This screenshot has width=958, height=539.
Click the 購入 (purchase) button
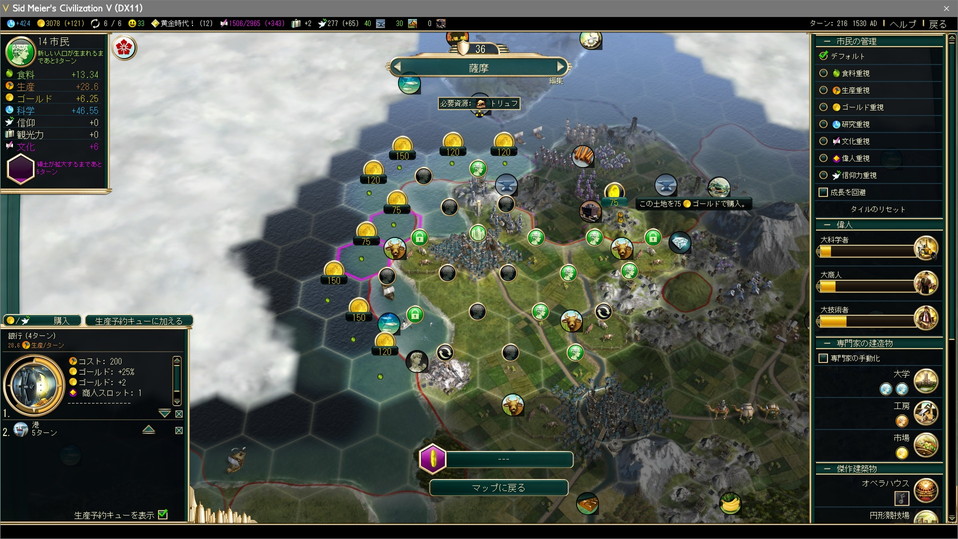point(60,321)
